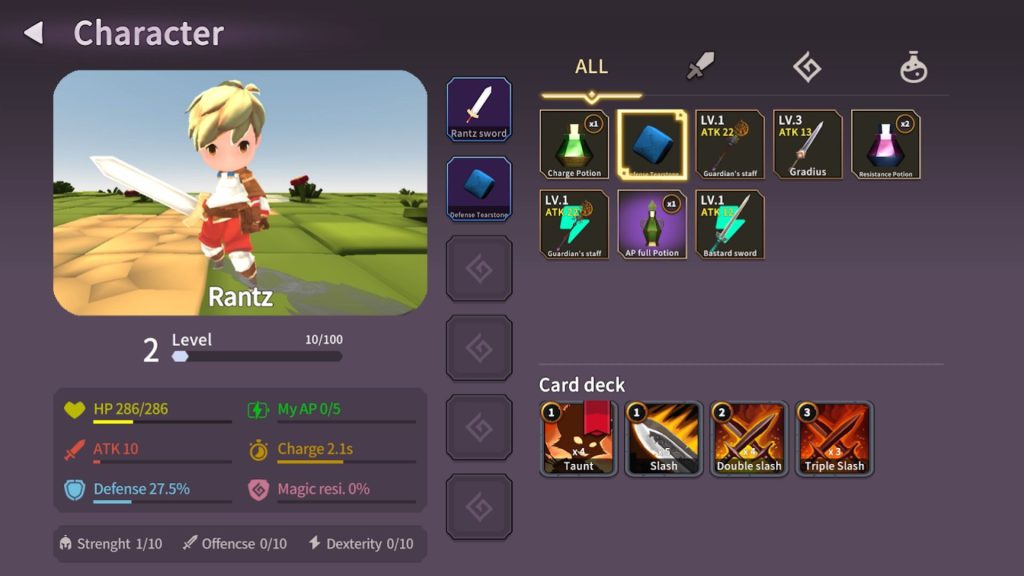This screenshot has height=576, width=1024.
Task: Select the equipped Defense Tearstone slot
Action: point(479,188)
